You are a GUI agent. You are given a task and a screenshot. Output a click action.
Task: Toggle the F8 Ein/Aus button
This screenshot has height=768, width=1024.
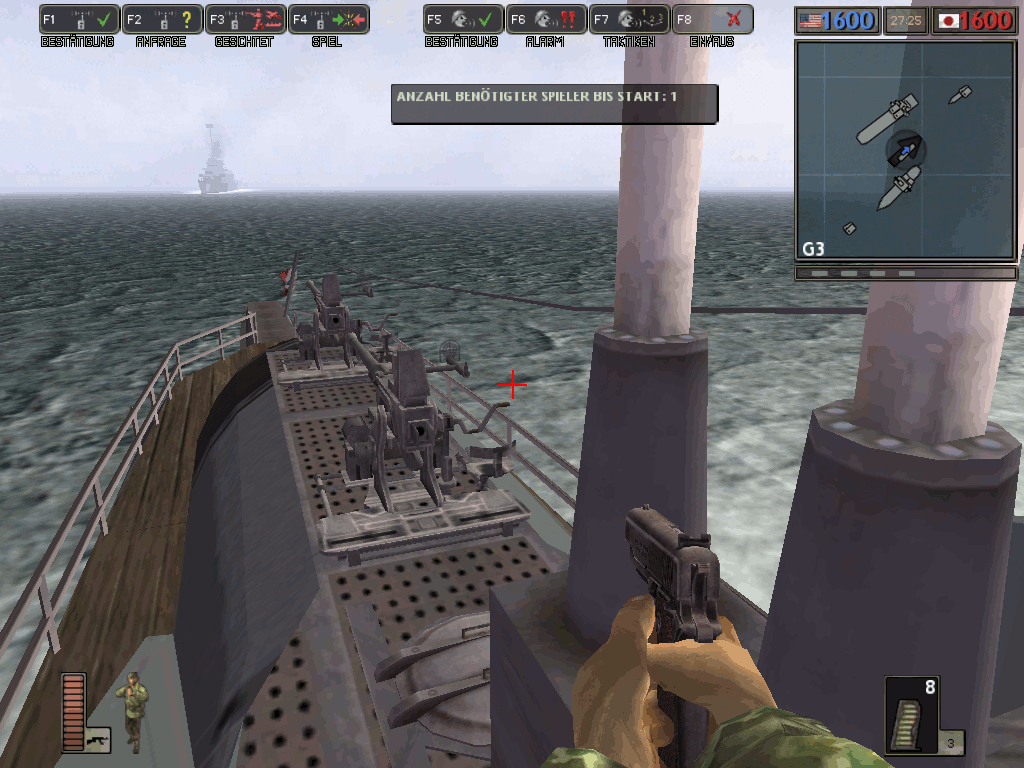pos(712,19)
